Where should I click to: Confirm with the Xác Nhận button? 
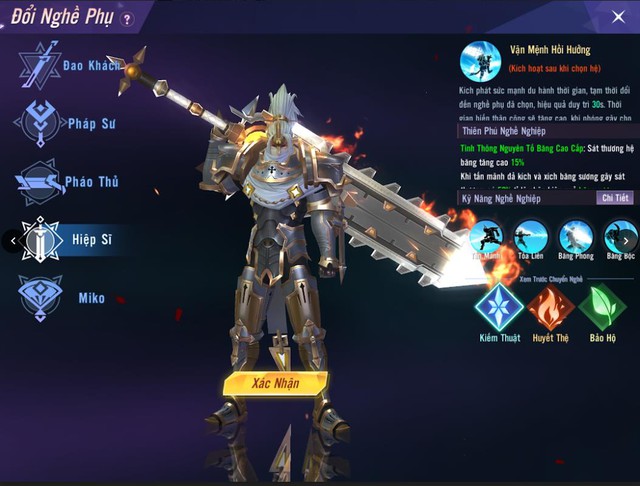pos(274,382)
